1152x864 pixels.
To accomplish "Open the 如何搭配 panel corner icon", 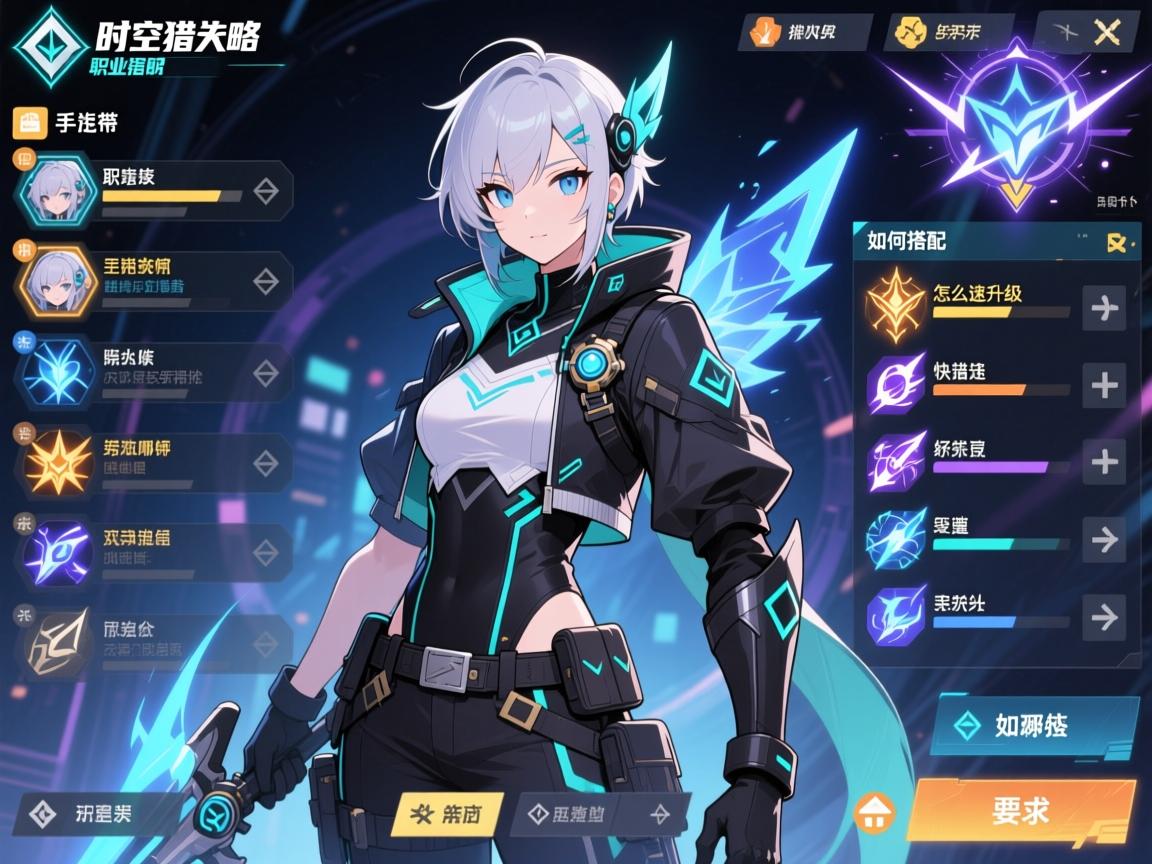I will pyautogui.click(x=1115, y=242).
